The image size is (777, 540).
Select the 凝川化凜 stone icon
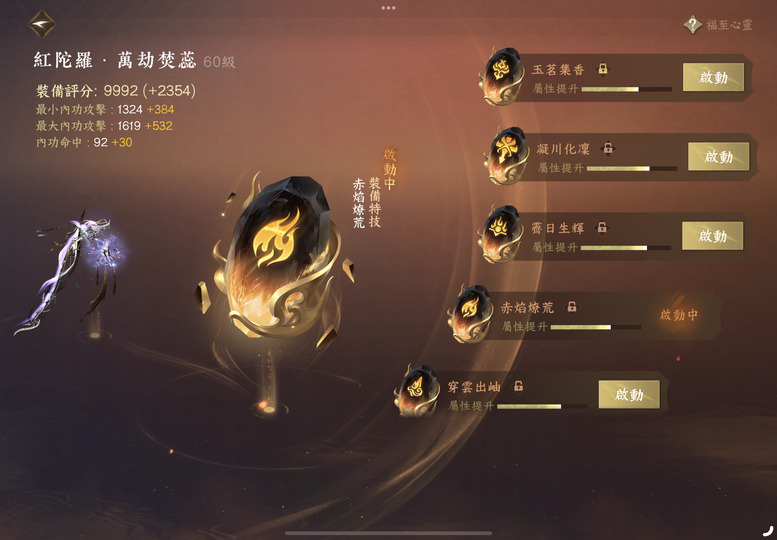(x=506, y=154)
